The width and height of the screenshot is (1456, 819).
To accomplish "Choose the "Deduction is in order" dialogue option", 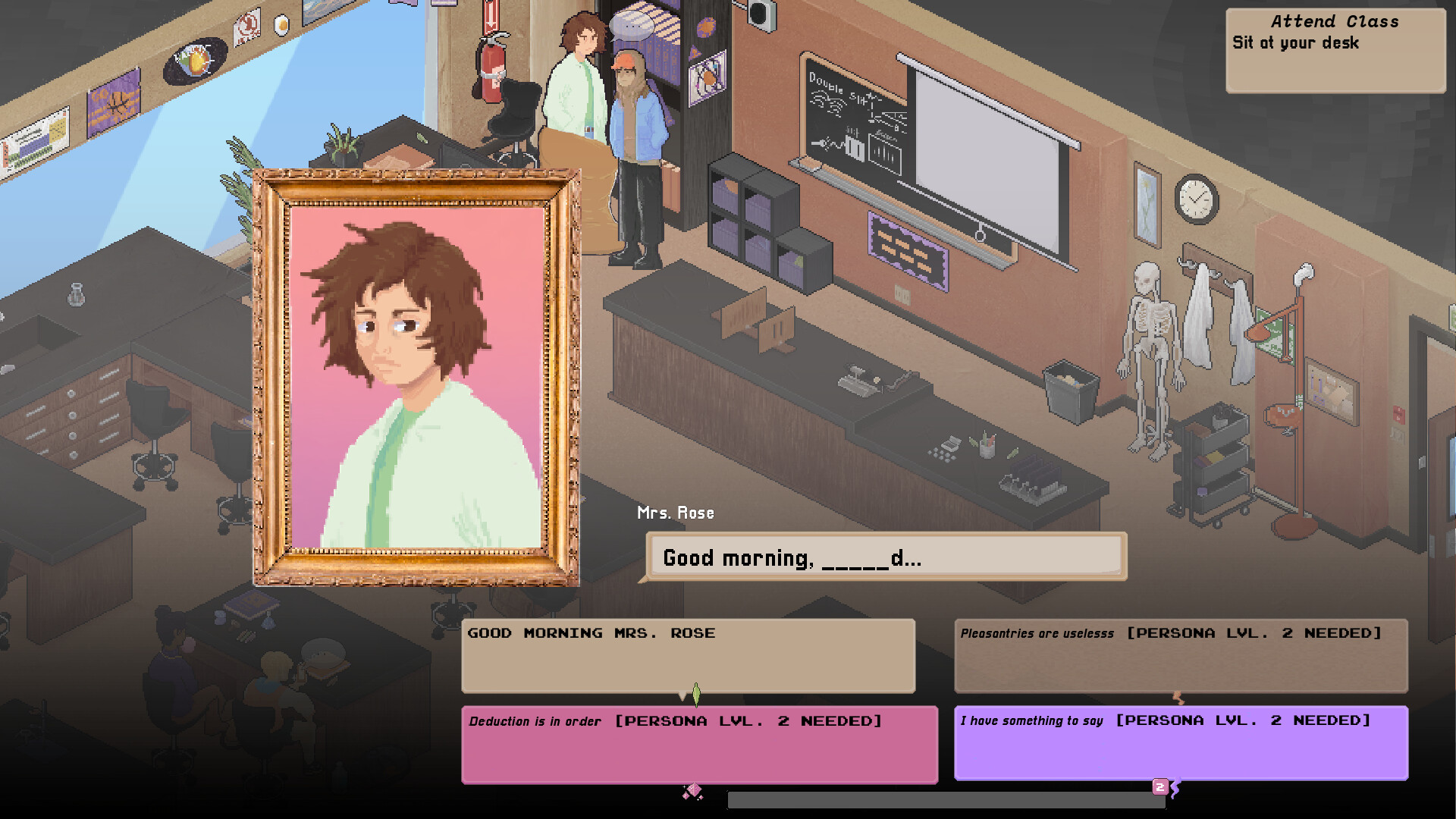I will click(x=698, y=743).
